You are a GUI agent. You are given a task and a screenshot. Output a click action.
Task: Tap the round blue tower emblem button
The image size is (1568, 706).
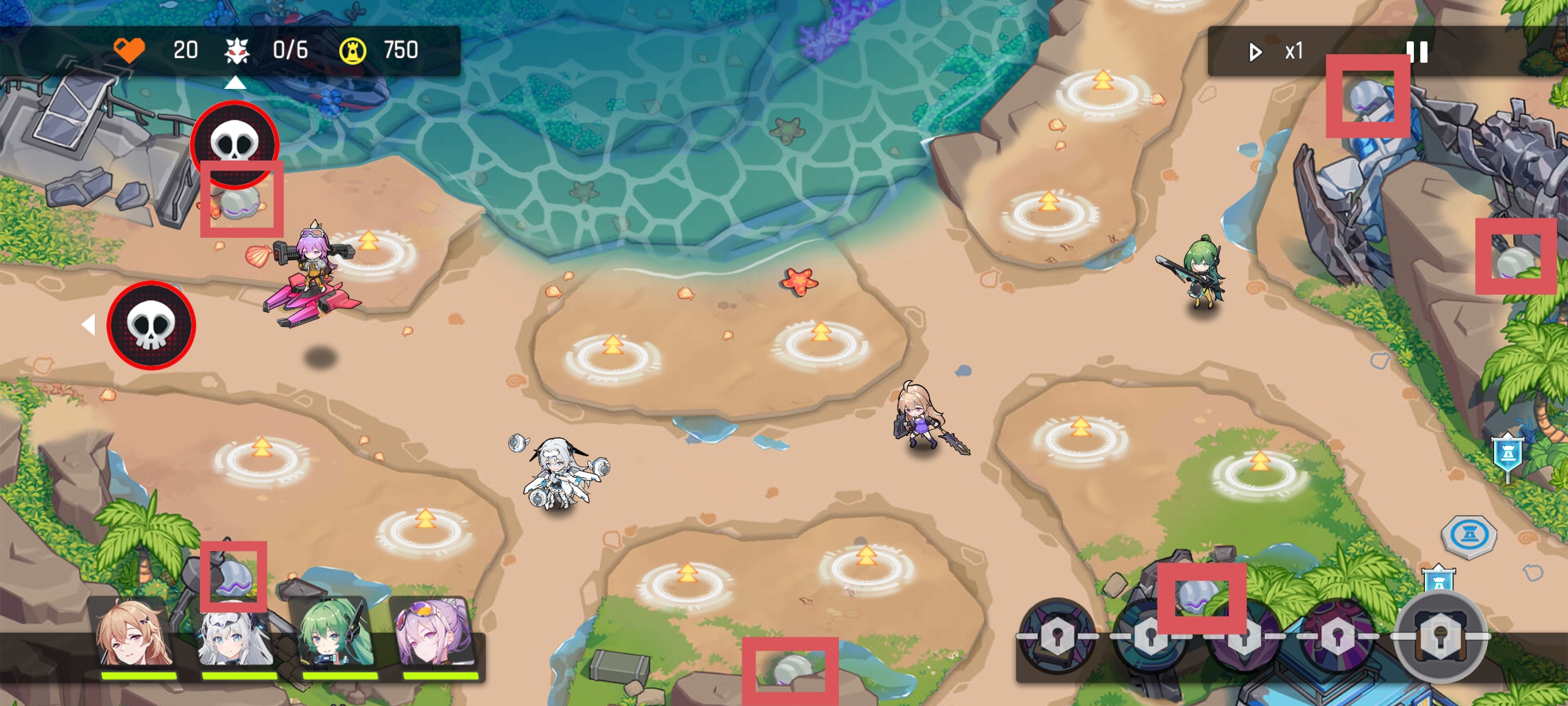pyautogui.click(x=1469, y=536)
